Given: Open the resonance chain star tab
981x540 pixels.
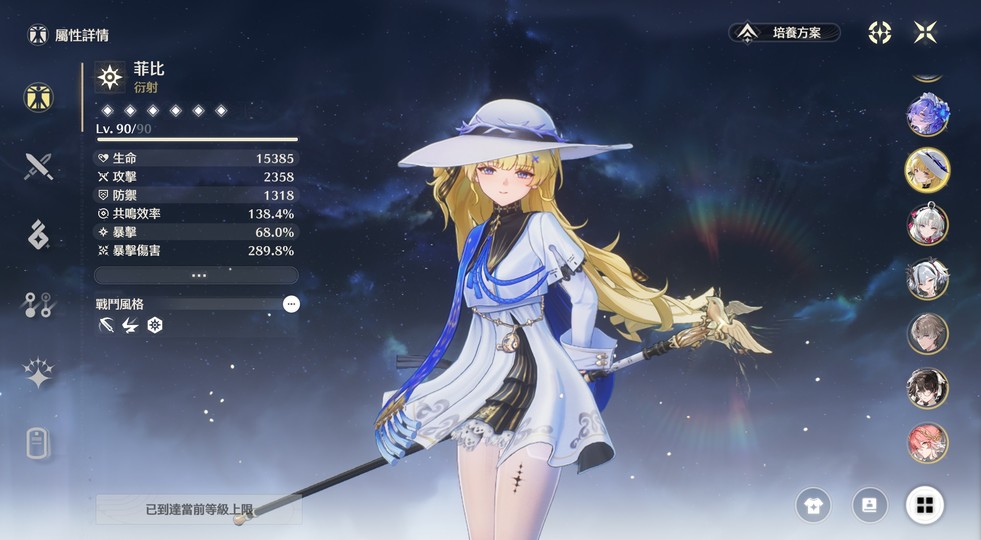Looking at the screenshot, I should [x=39, y=374].
